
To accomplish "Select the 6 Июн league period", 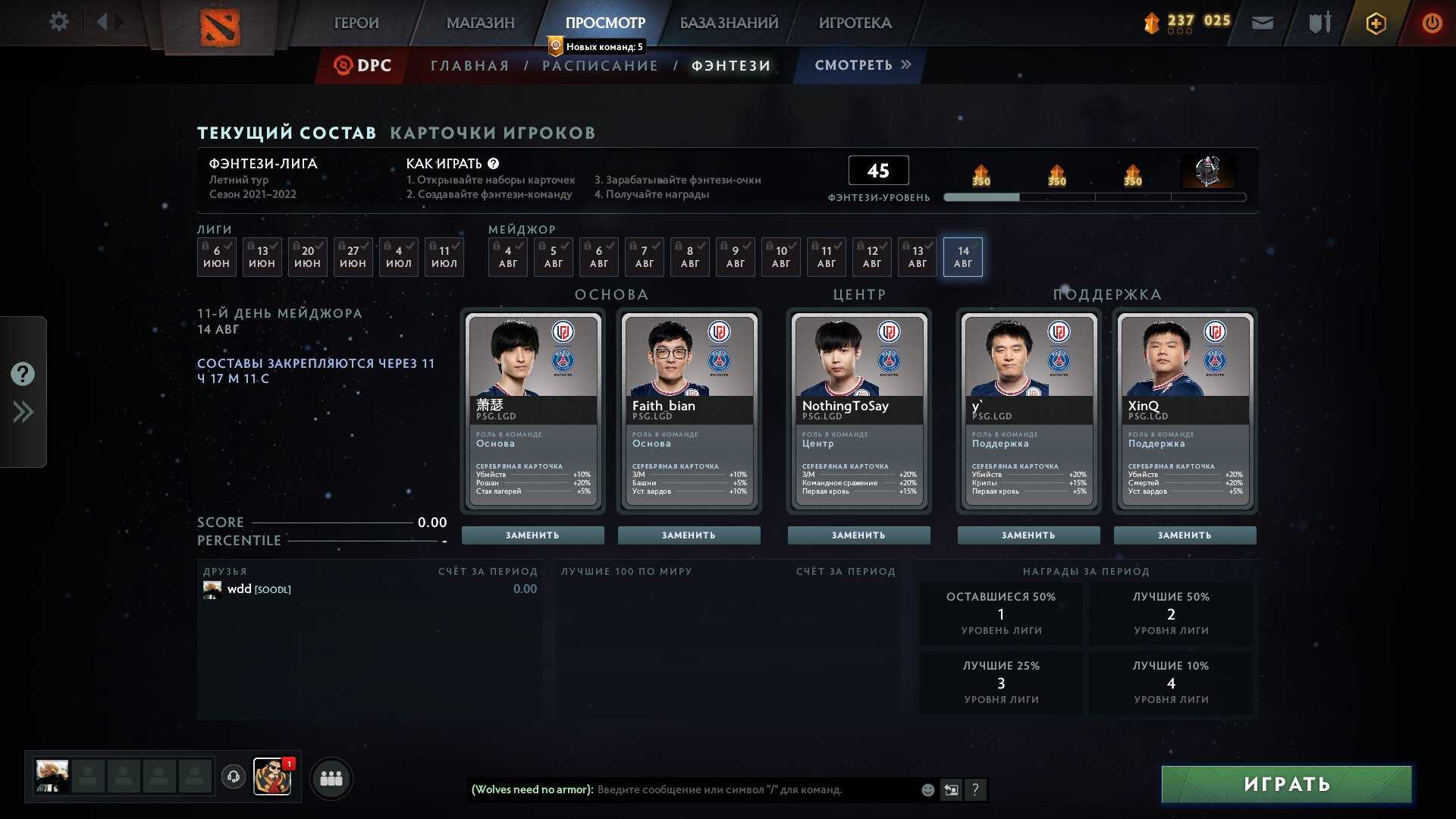I will [216, 257].
